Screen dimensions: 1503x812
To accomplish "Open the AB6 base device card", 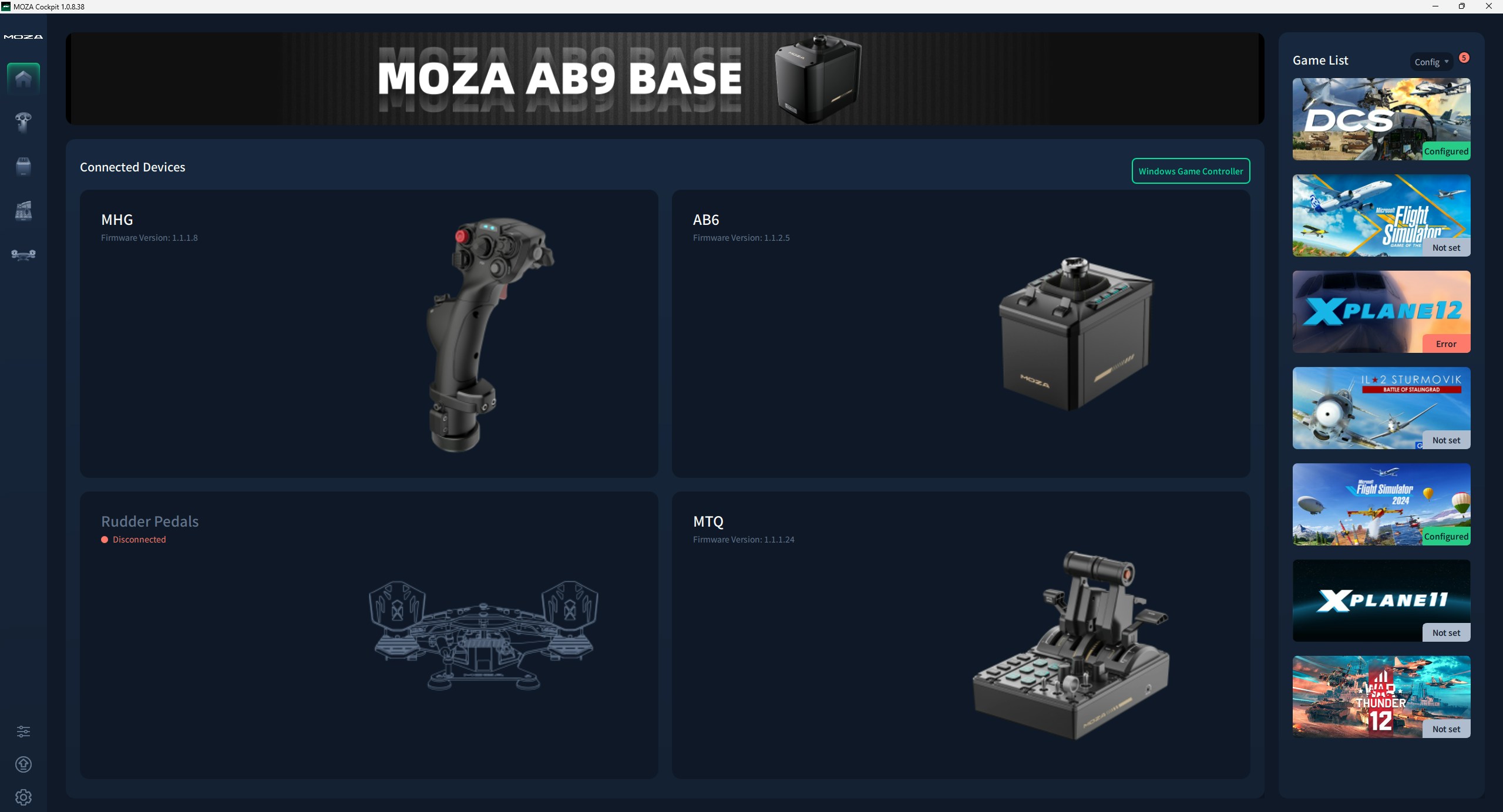I will (960, 333).
